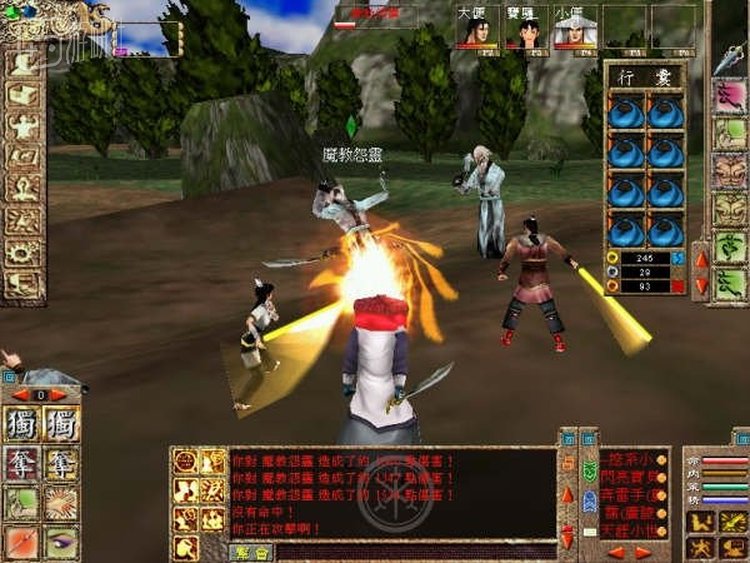
Task: Click the 行囊 bag panel header
Action: pos(645,77)
